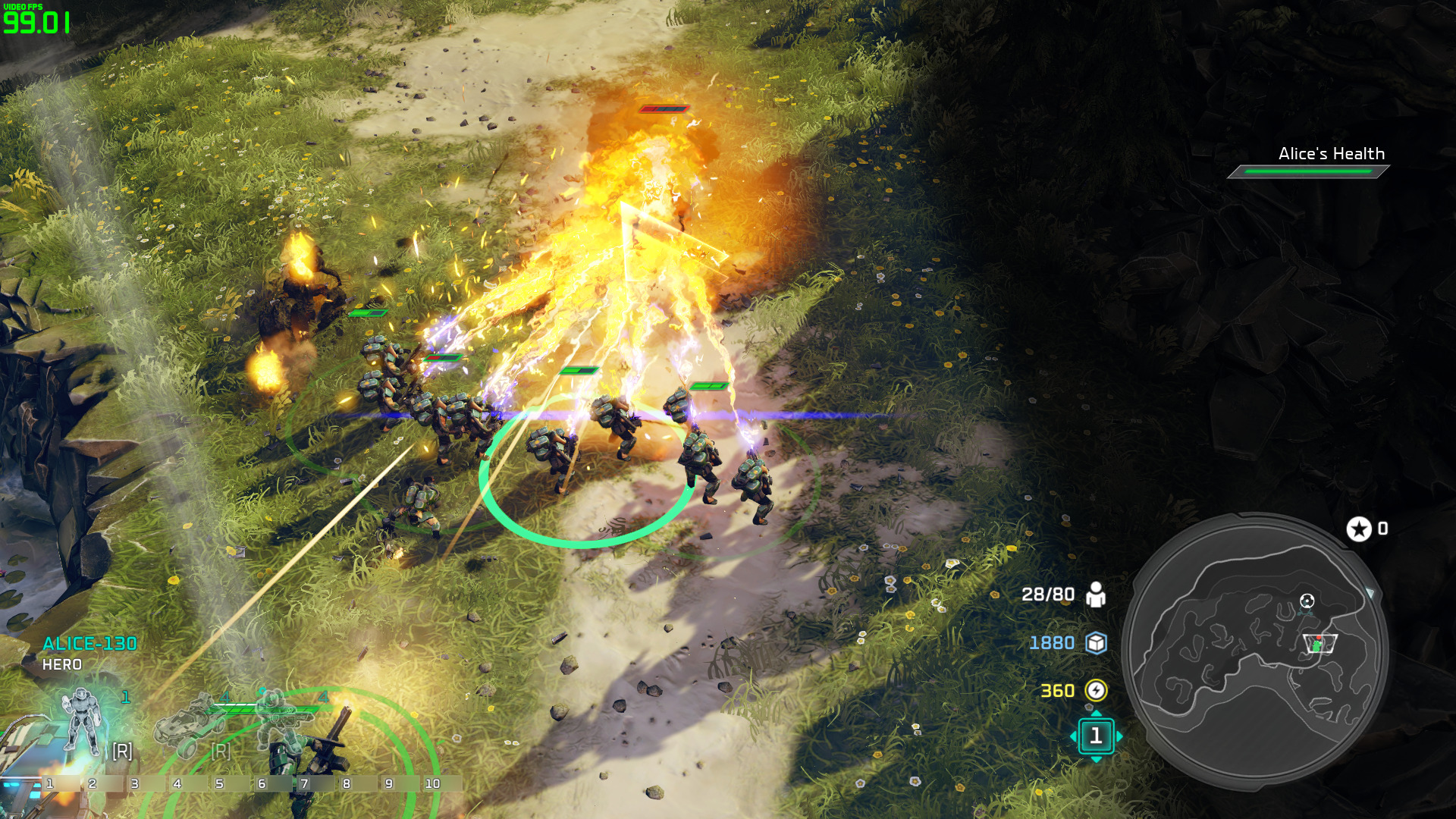1456x819 pixels.
Task: Click the supplies cube icon
Action: point(1096,643)
